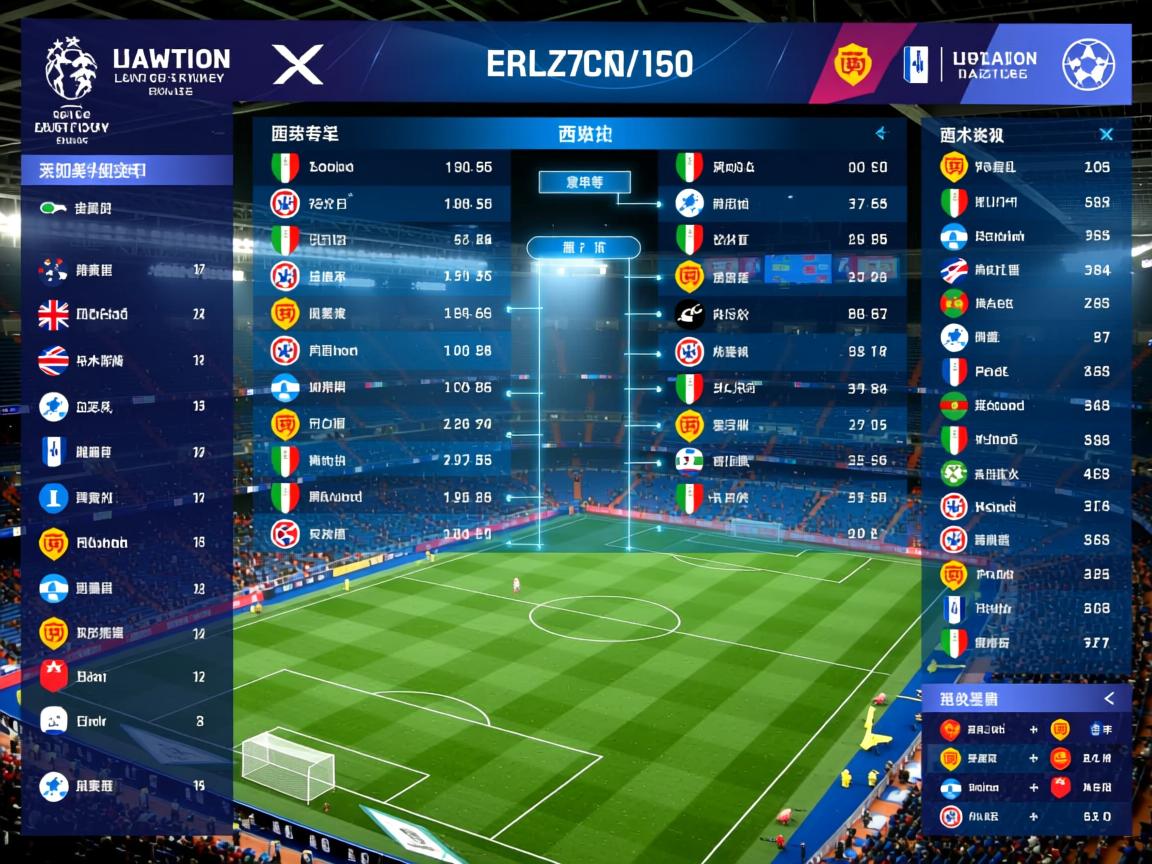Close the right-hand team list panel
Screen dimensions: 1152x864
[1106, 134]
